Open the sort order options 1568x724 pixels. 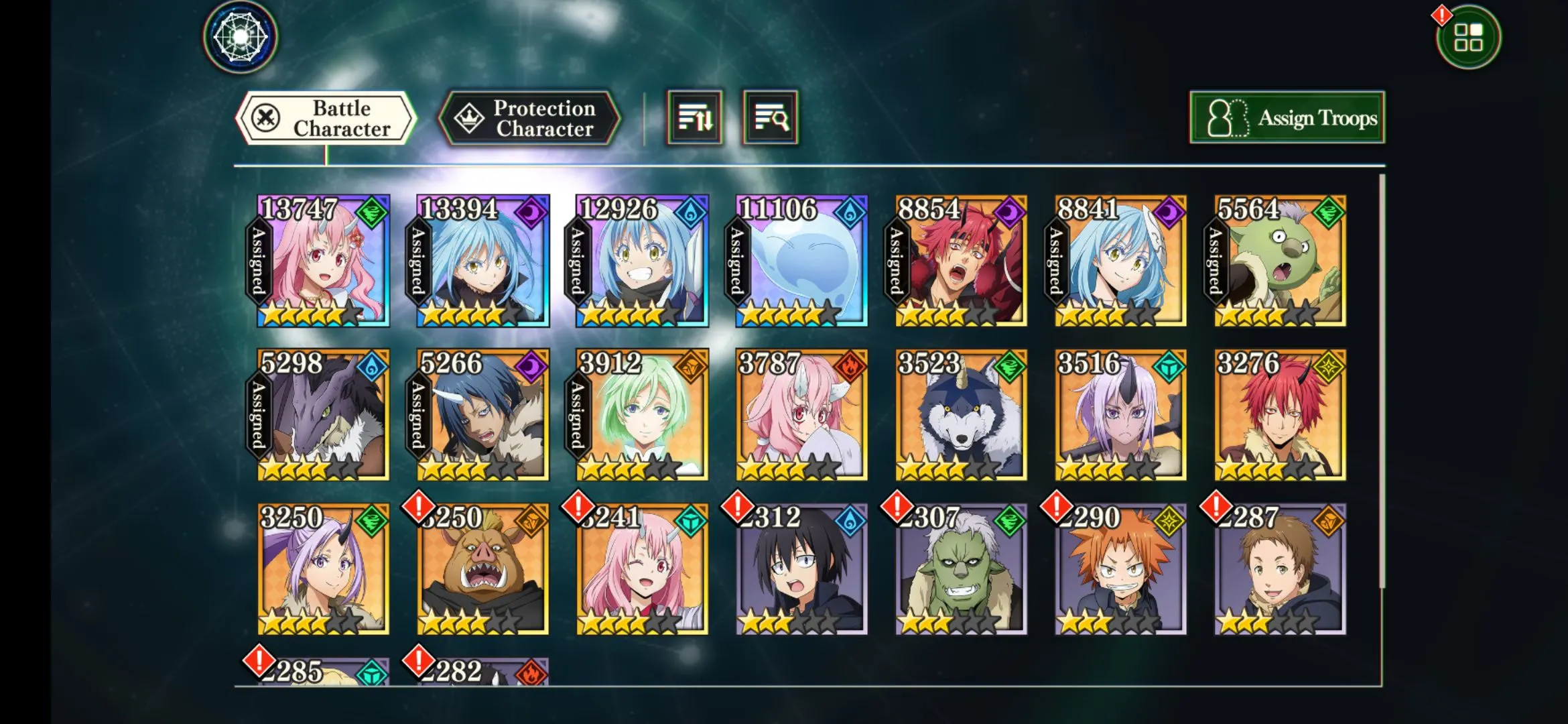(x=695, y=118)
